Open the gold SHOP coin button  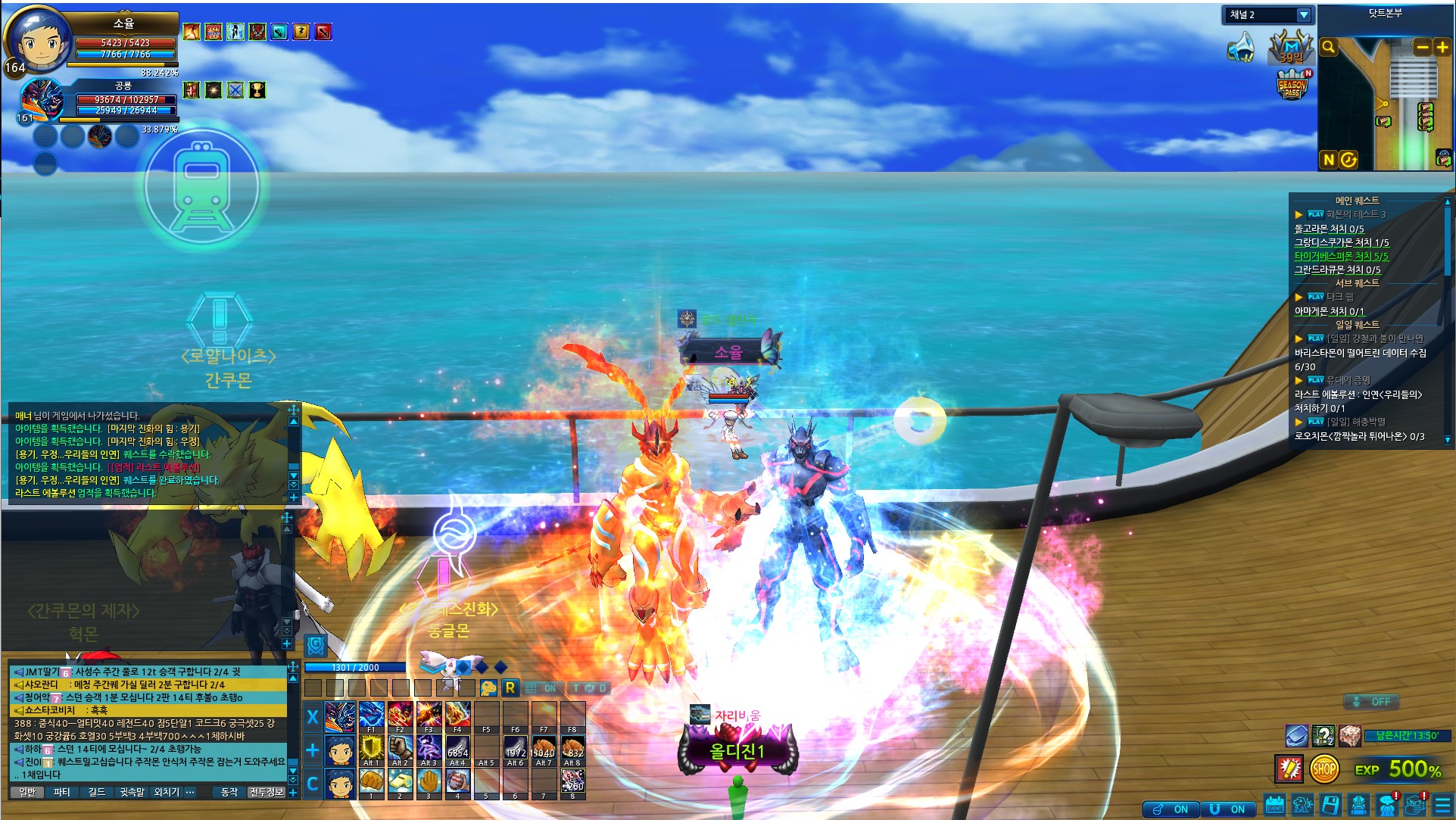tap(1323, 769)
